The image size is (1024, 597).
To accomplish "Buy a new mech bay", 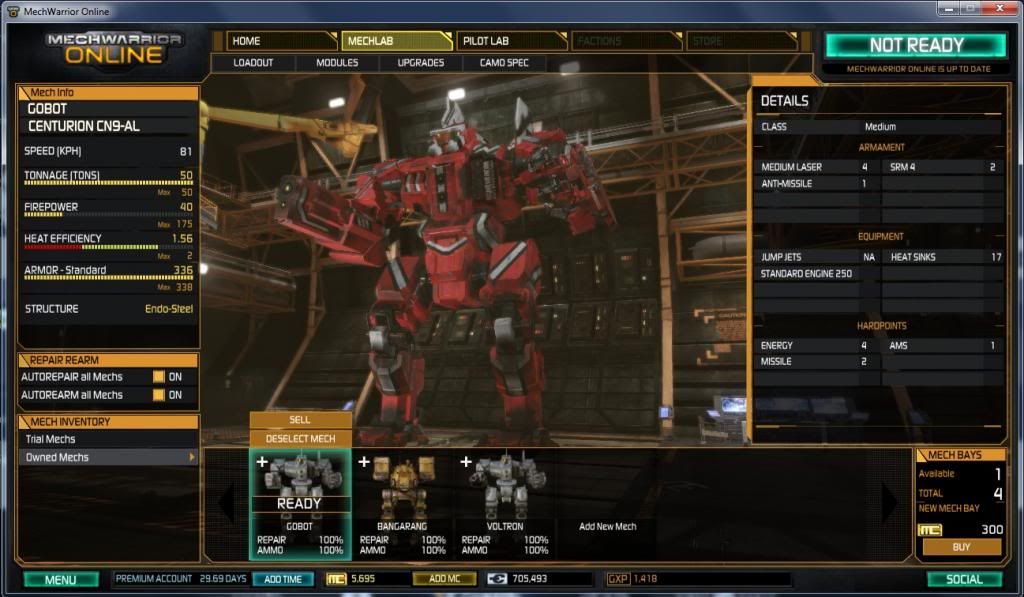I will coord(961,547).
